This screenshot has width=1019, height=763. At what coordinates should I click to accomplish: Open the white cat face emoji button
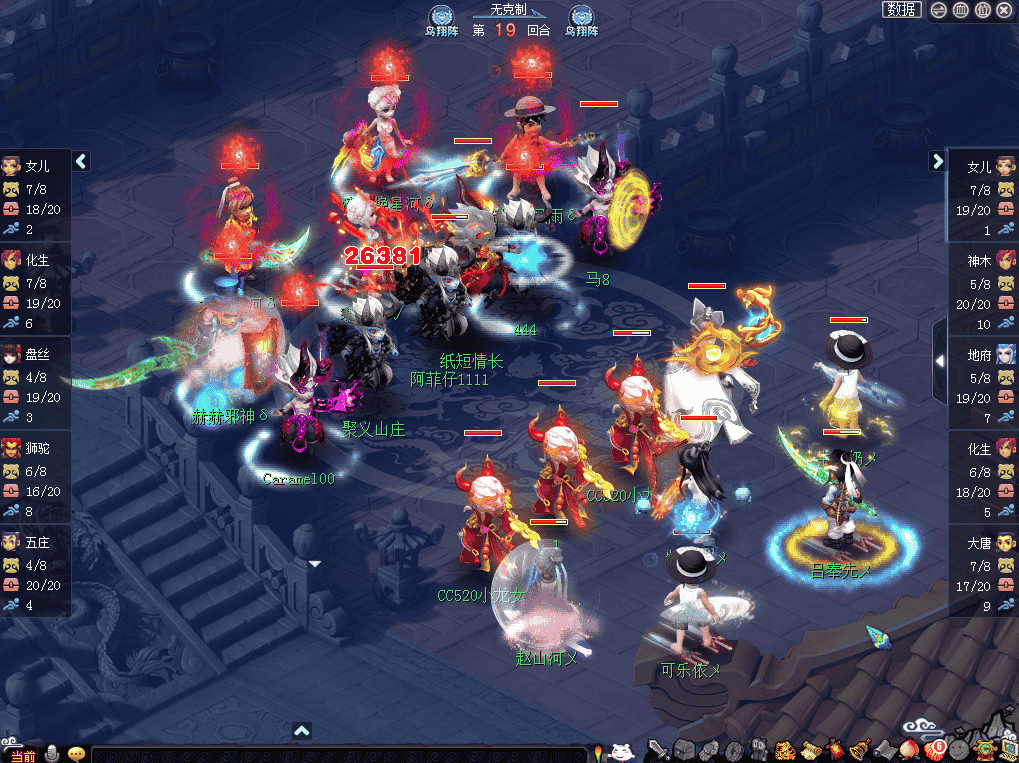coord(621,752)
